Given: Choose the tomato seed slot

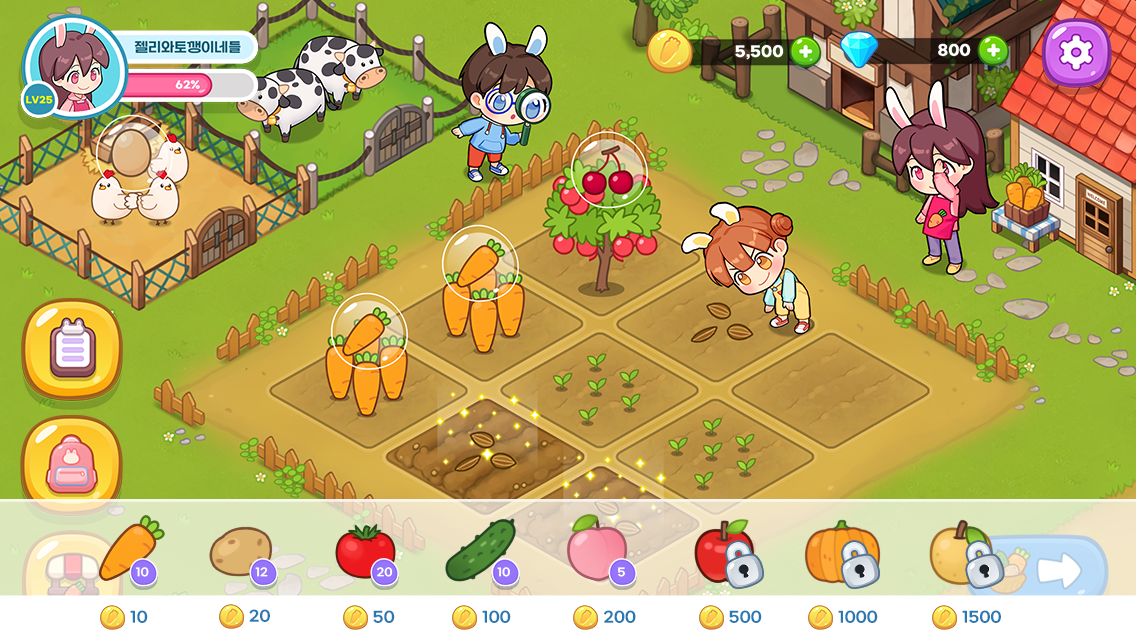Looking at the screenshot, I should click(365, 552).
